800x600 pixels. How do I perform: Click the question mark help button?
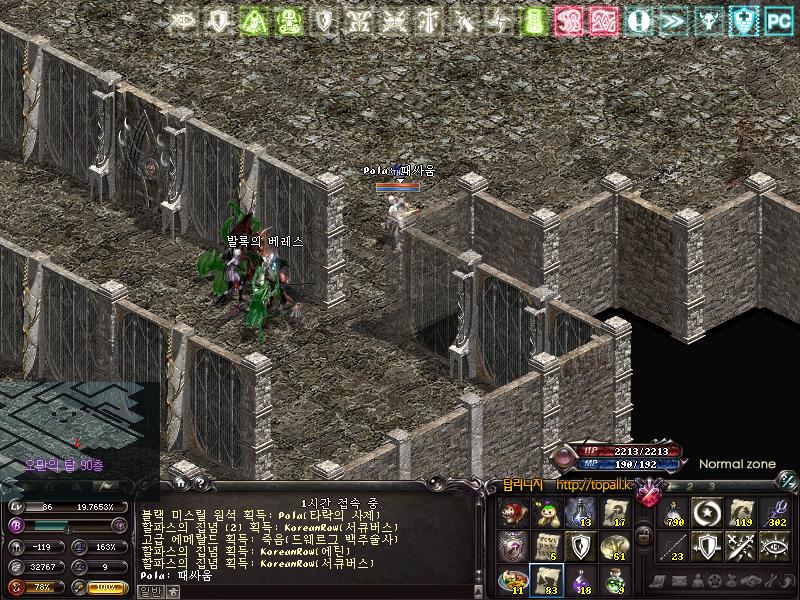point(199,484)
